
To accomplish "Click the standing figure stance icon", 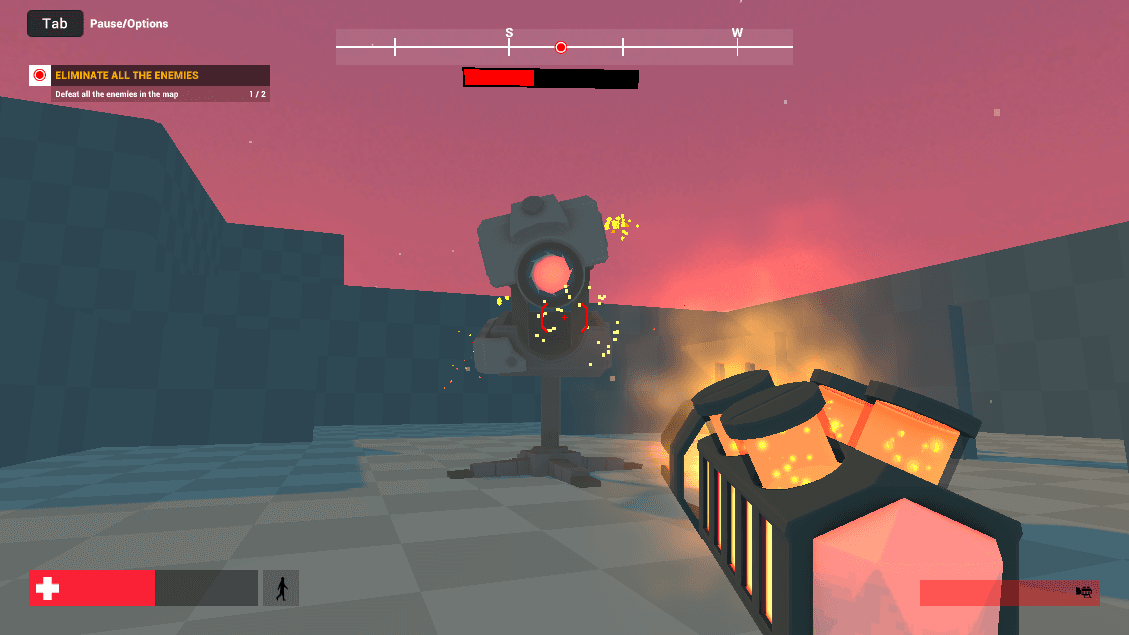I will 281,588.
